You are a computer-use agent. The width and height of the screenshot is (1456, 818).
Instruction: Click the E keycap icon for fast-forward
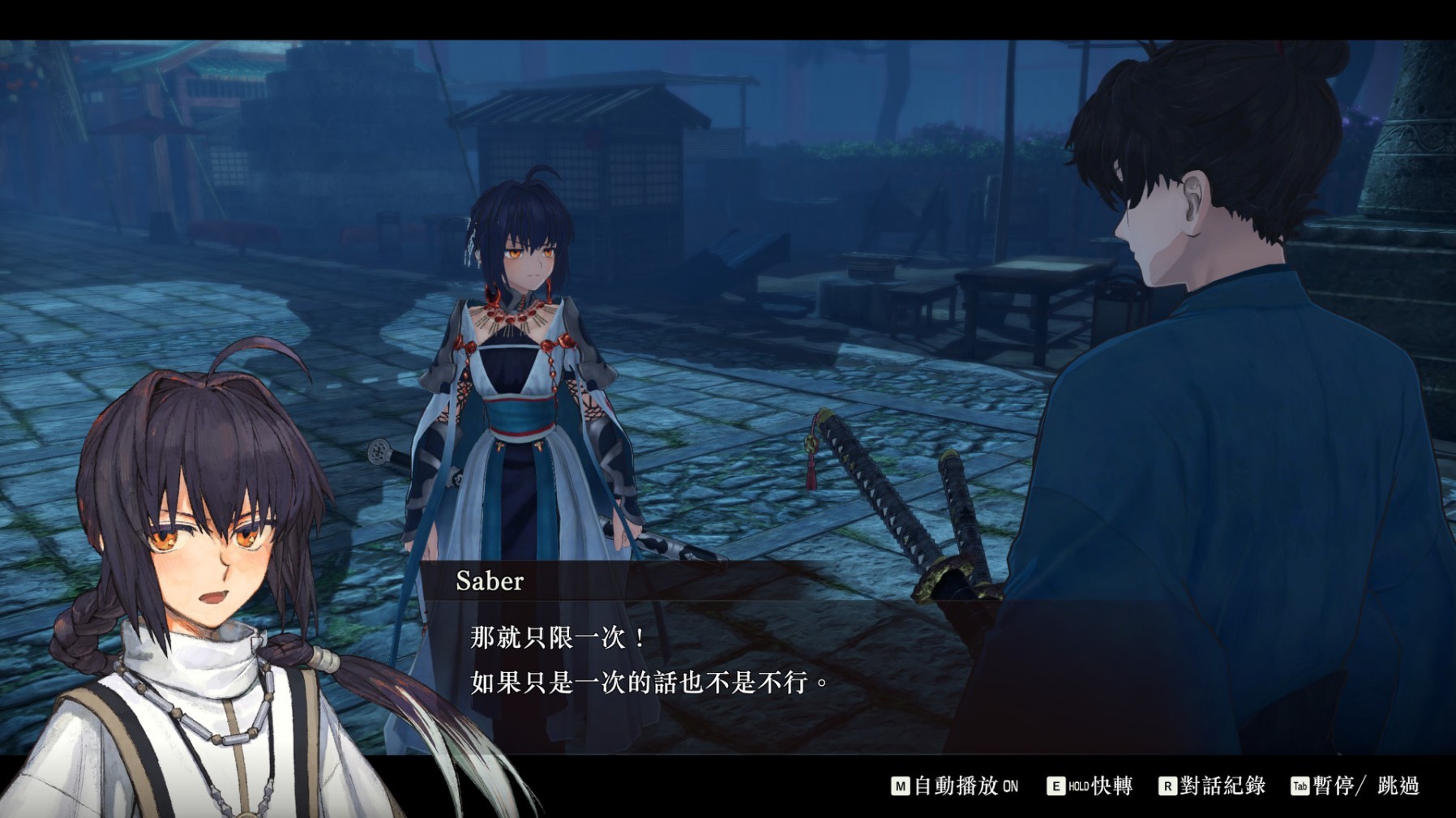pos(1055,785)
